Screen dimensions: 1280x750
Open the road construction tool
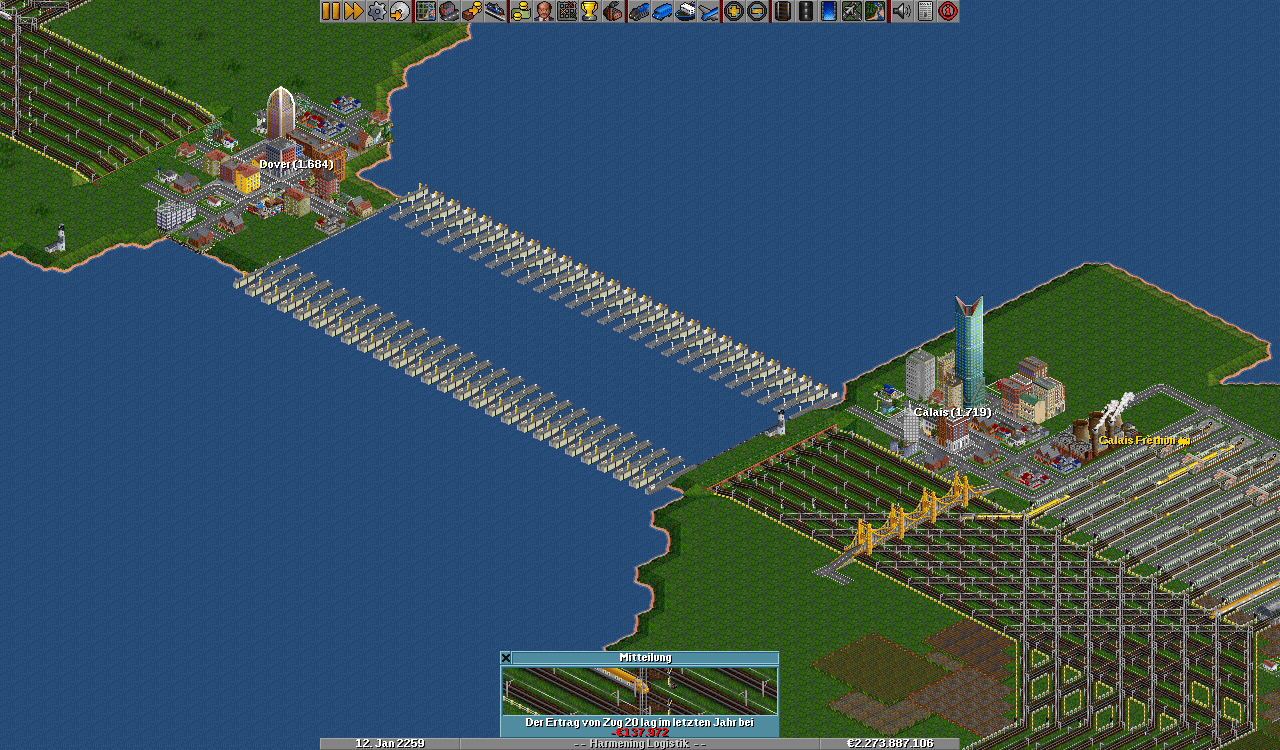(x=806, y=11)
